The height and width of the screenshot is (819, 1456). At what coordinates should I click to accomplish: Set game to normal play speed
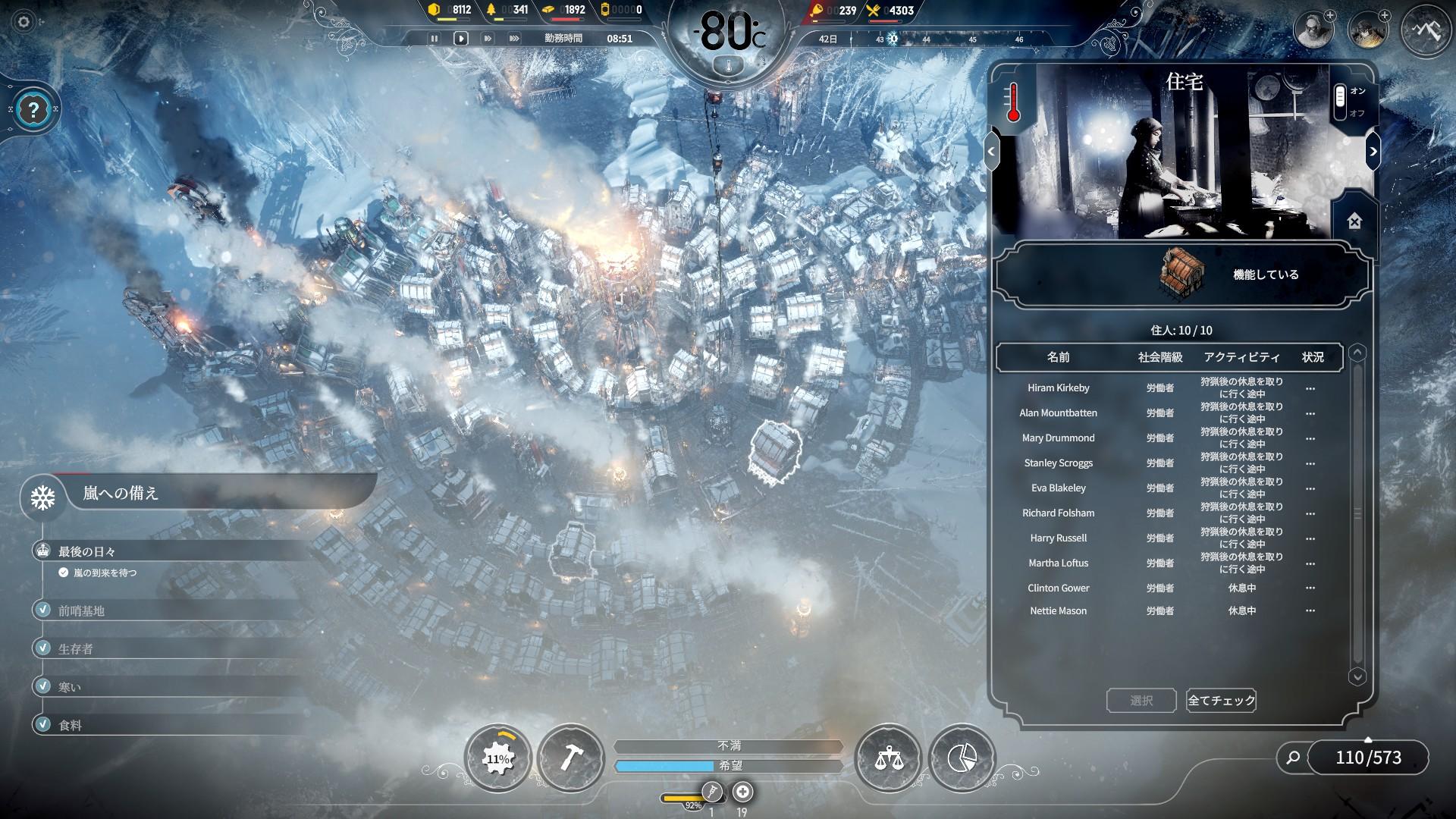coord(460,38)
